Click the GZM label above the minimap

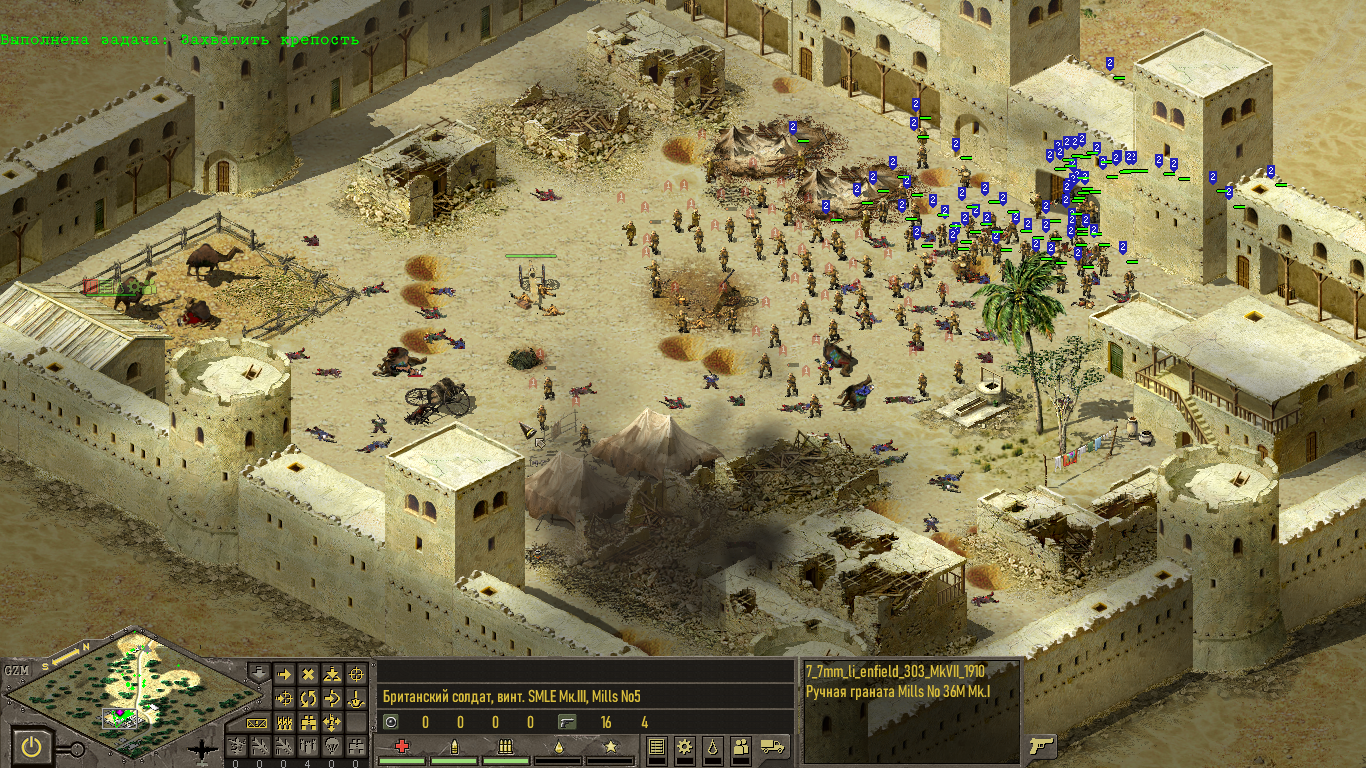click(17, 670)
